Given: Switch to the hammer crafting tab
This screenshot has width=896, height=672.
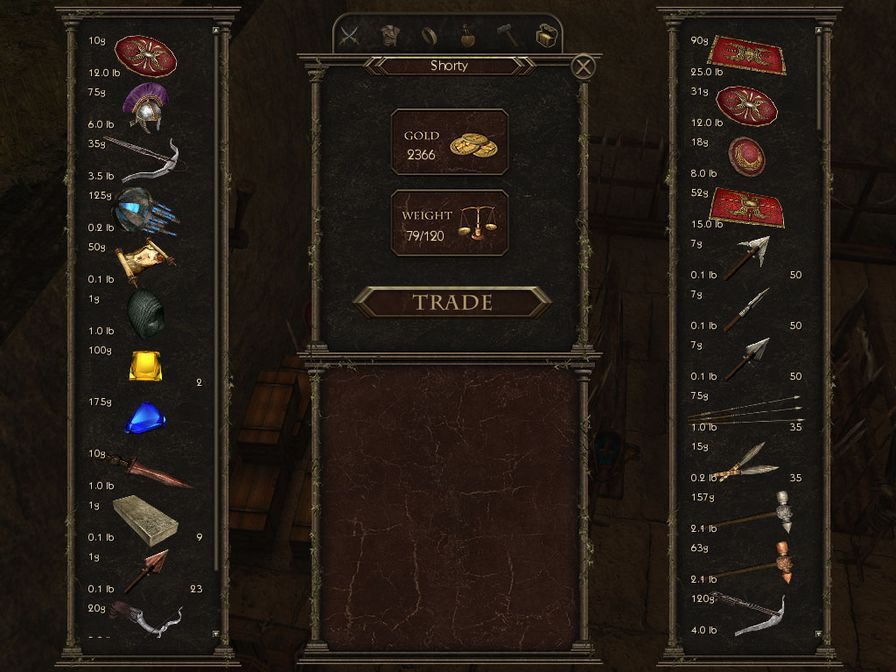Looking at the screenshot, I should (x=507, y=36).
